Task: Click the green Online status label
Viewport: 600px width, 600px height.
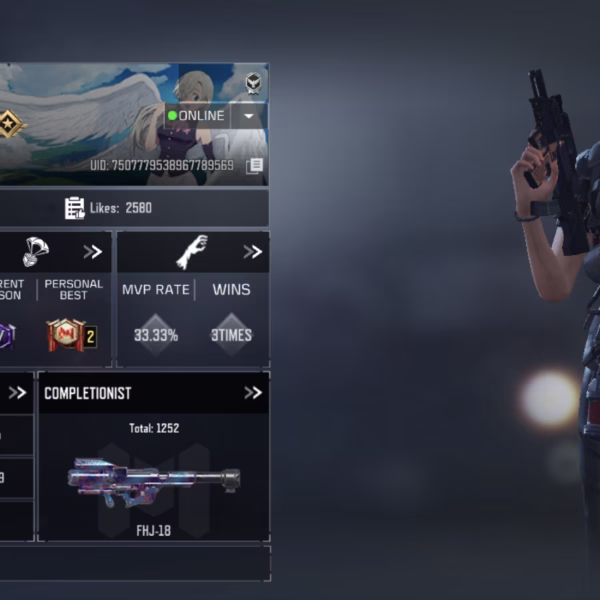Action: click(x=197, y=116)
